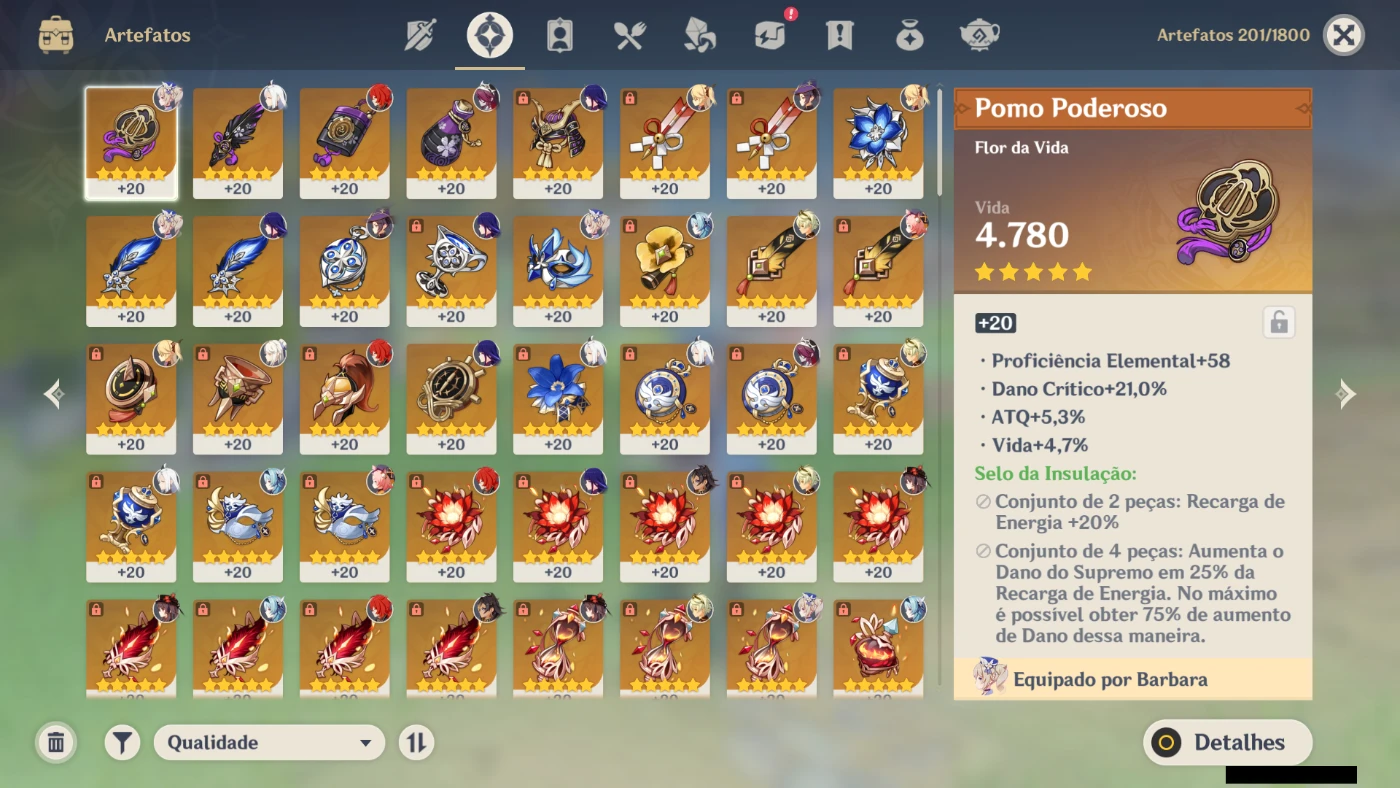Activate artifact destroy mode via the trash icon
This screenshot has width=1400, height=788.
pos(56,742)
